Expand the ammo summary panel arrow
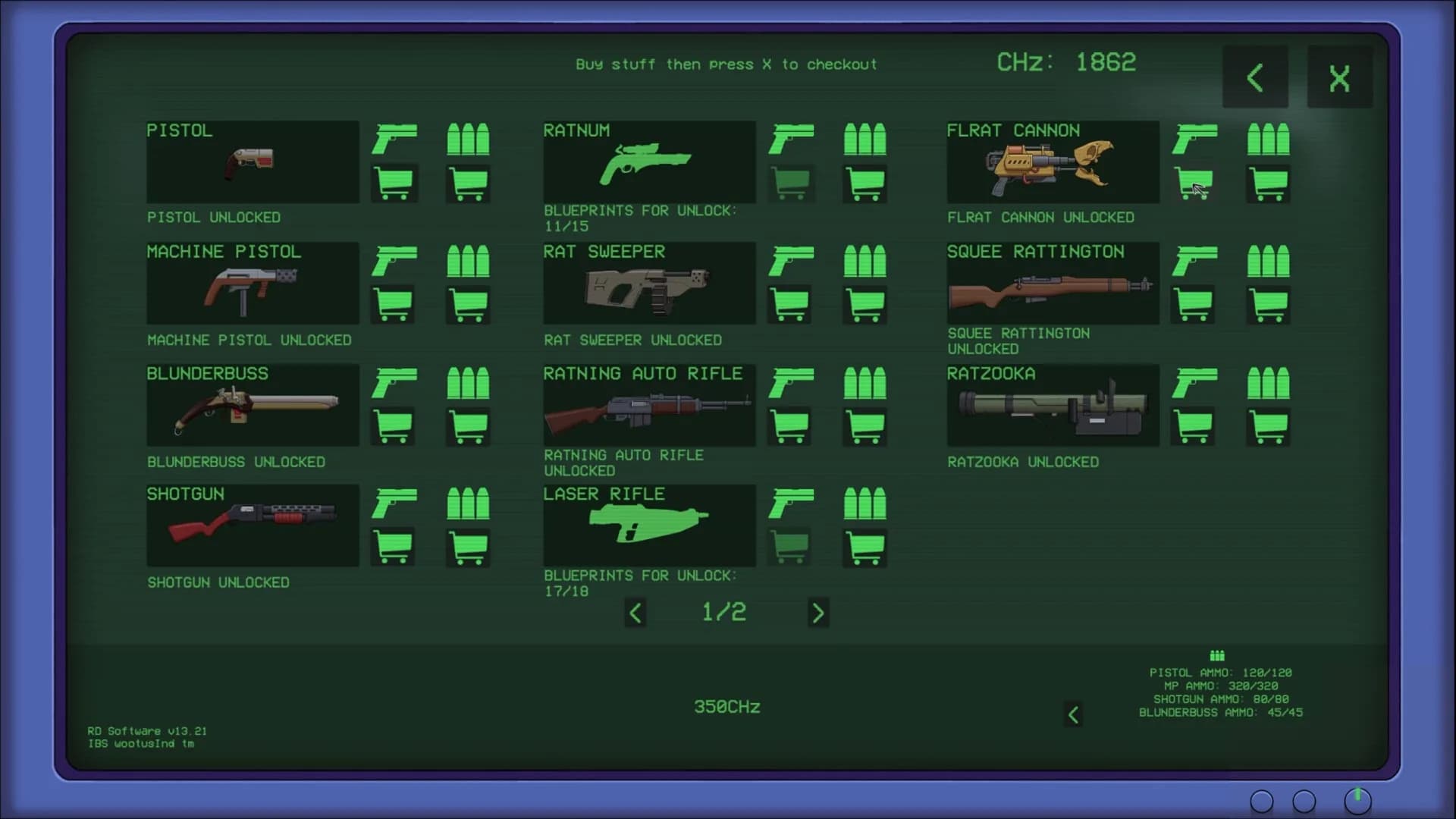Image resolution: width=1456 pixels, height=819 pixels. [1073, 714]
